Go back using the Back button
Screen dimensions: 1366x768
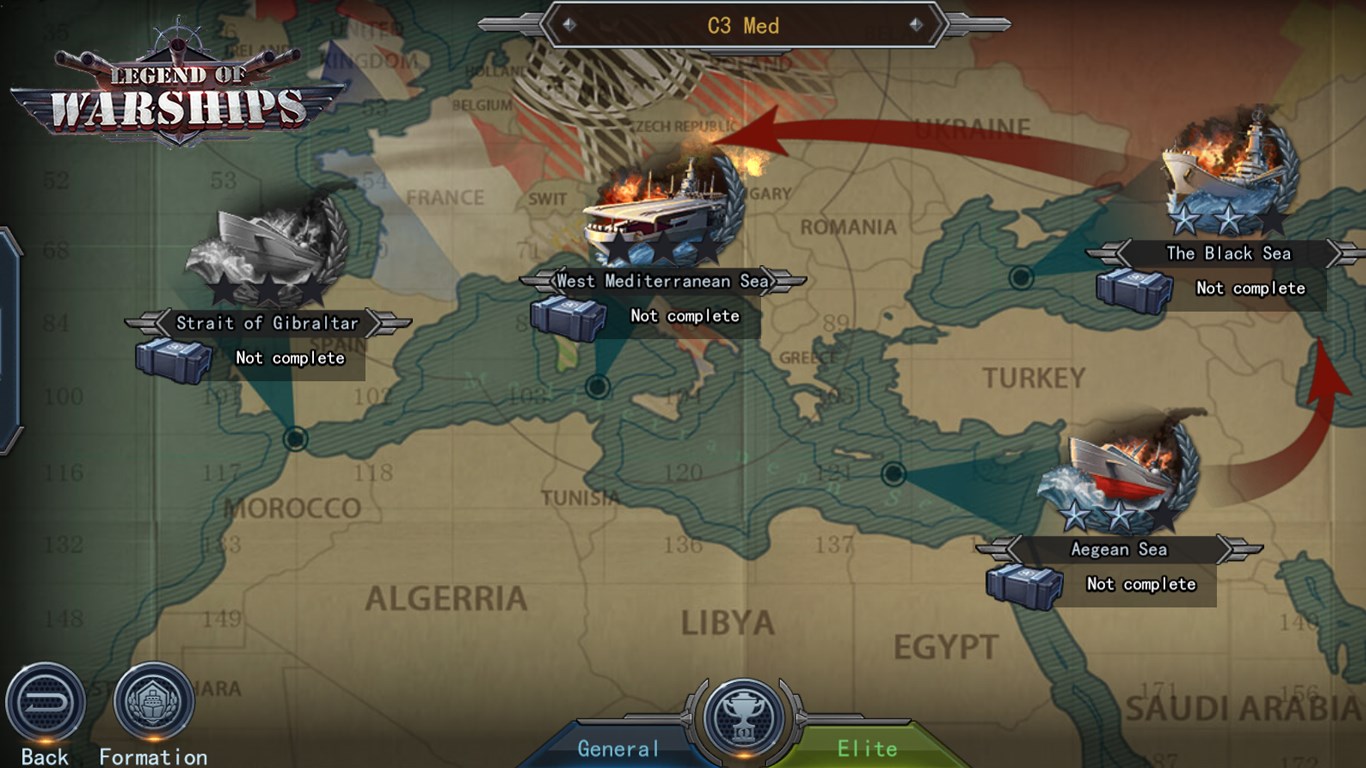tap(45, 702)
